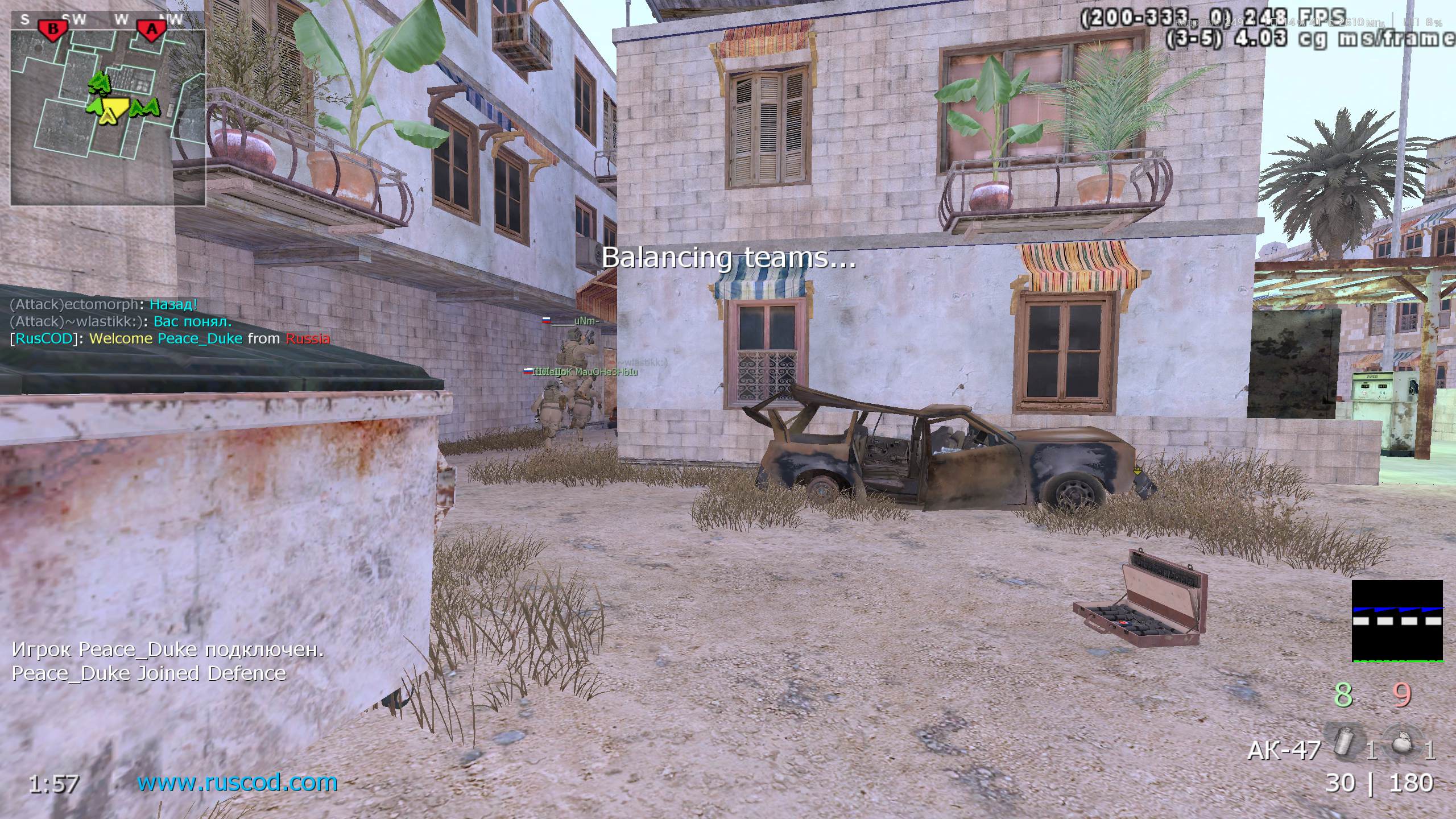1456x819 pixels.
Task: Select the A bomb site marker
Action: pos(151,30)
